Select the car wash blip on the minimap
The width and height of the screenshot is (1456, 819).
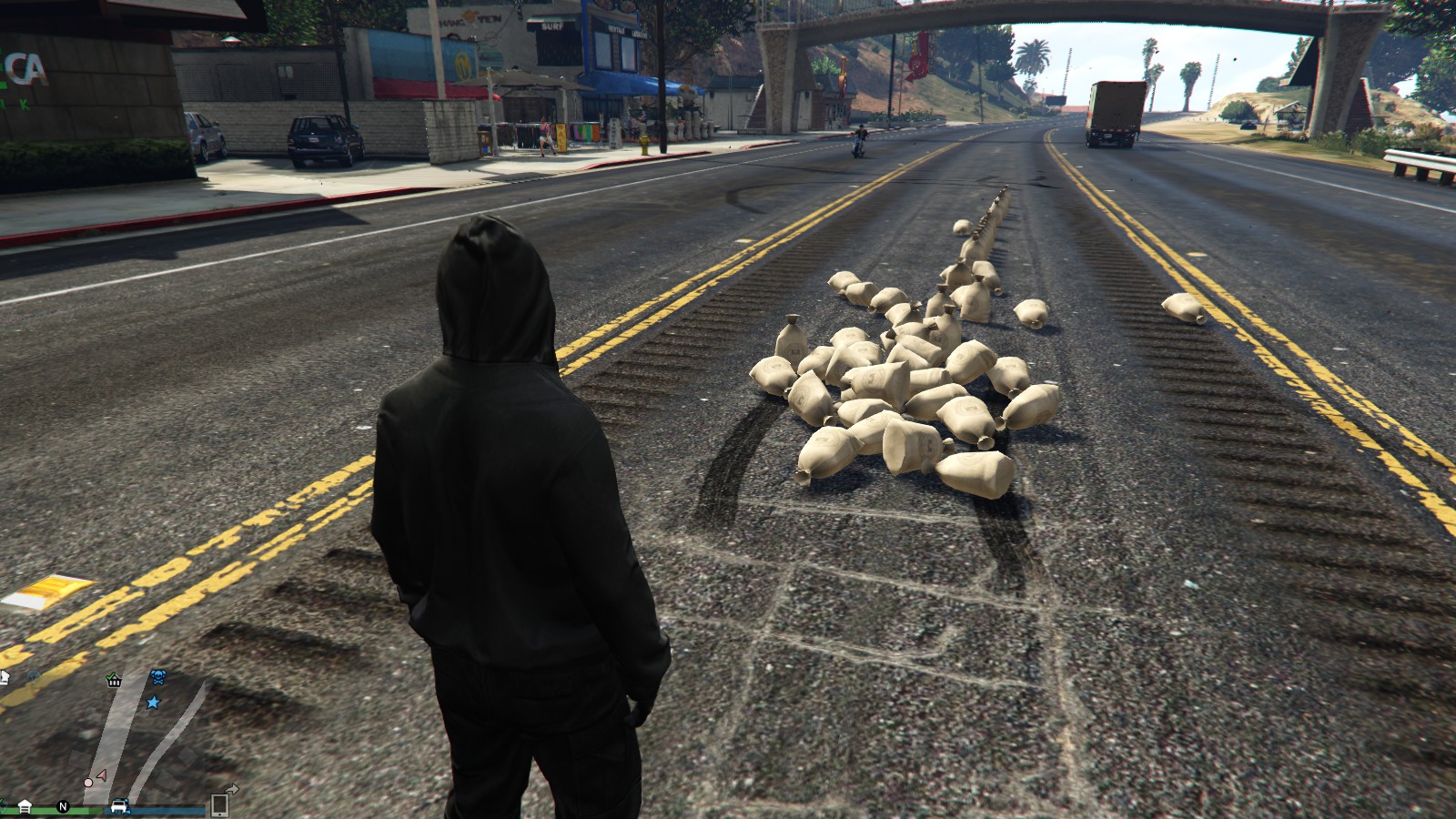[x=120, y=806]
